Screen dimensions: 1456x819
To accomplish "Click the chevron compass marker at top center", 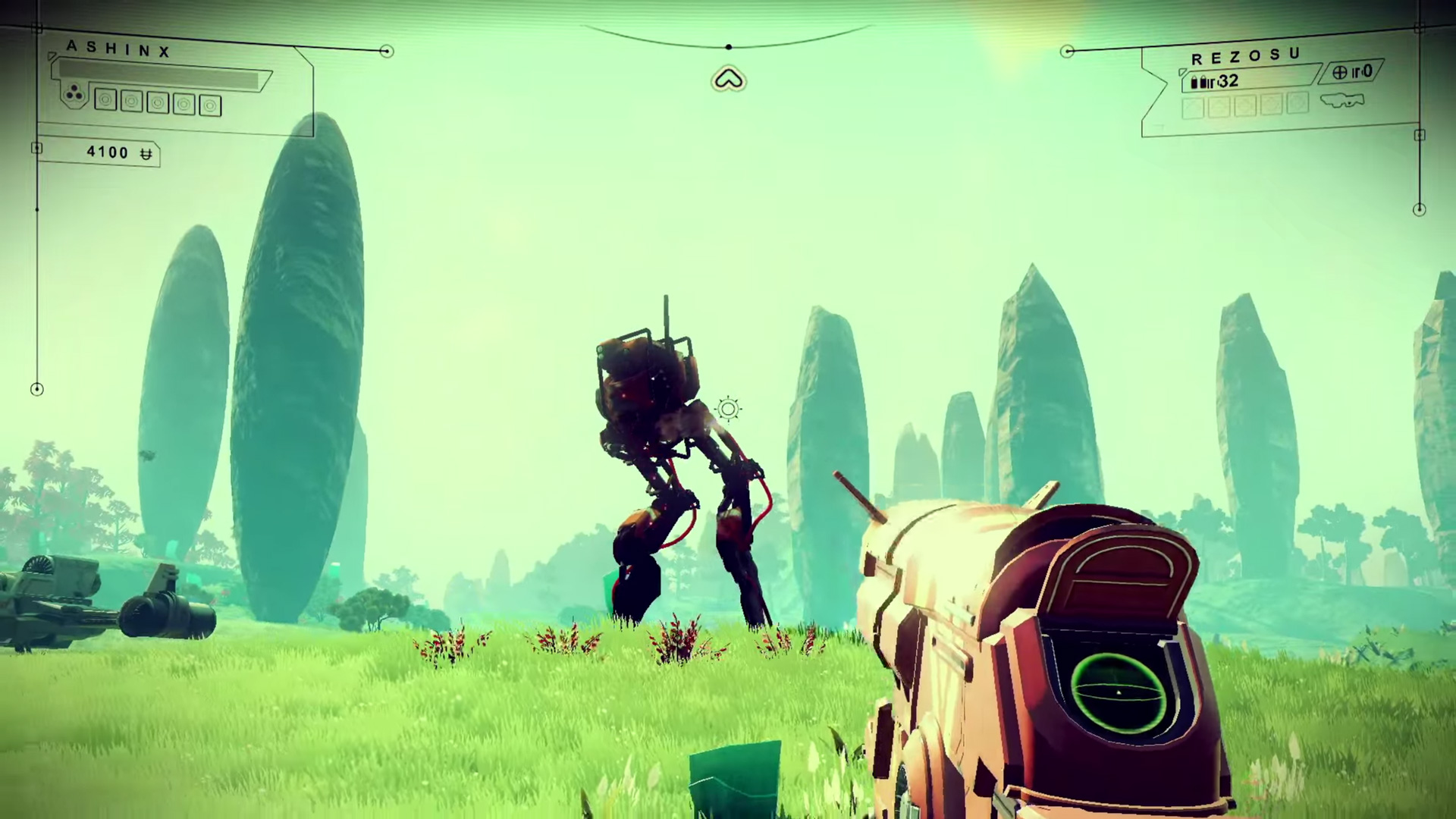I will [729, 79].
